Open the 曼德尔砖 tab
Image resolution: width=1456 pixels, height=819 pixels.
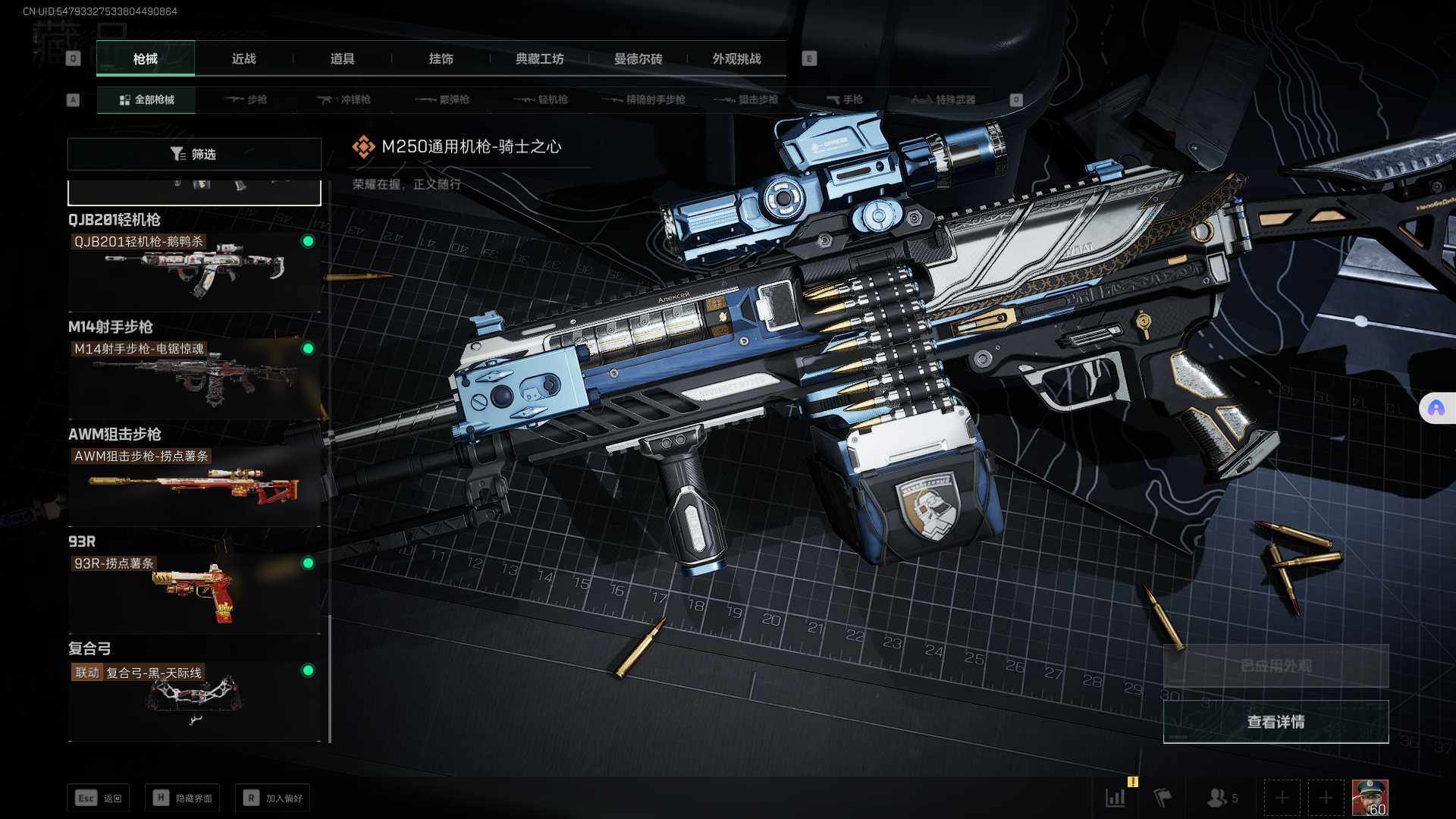(x=638, y=59)
